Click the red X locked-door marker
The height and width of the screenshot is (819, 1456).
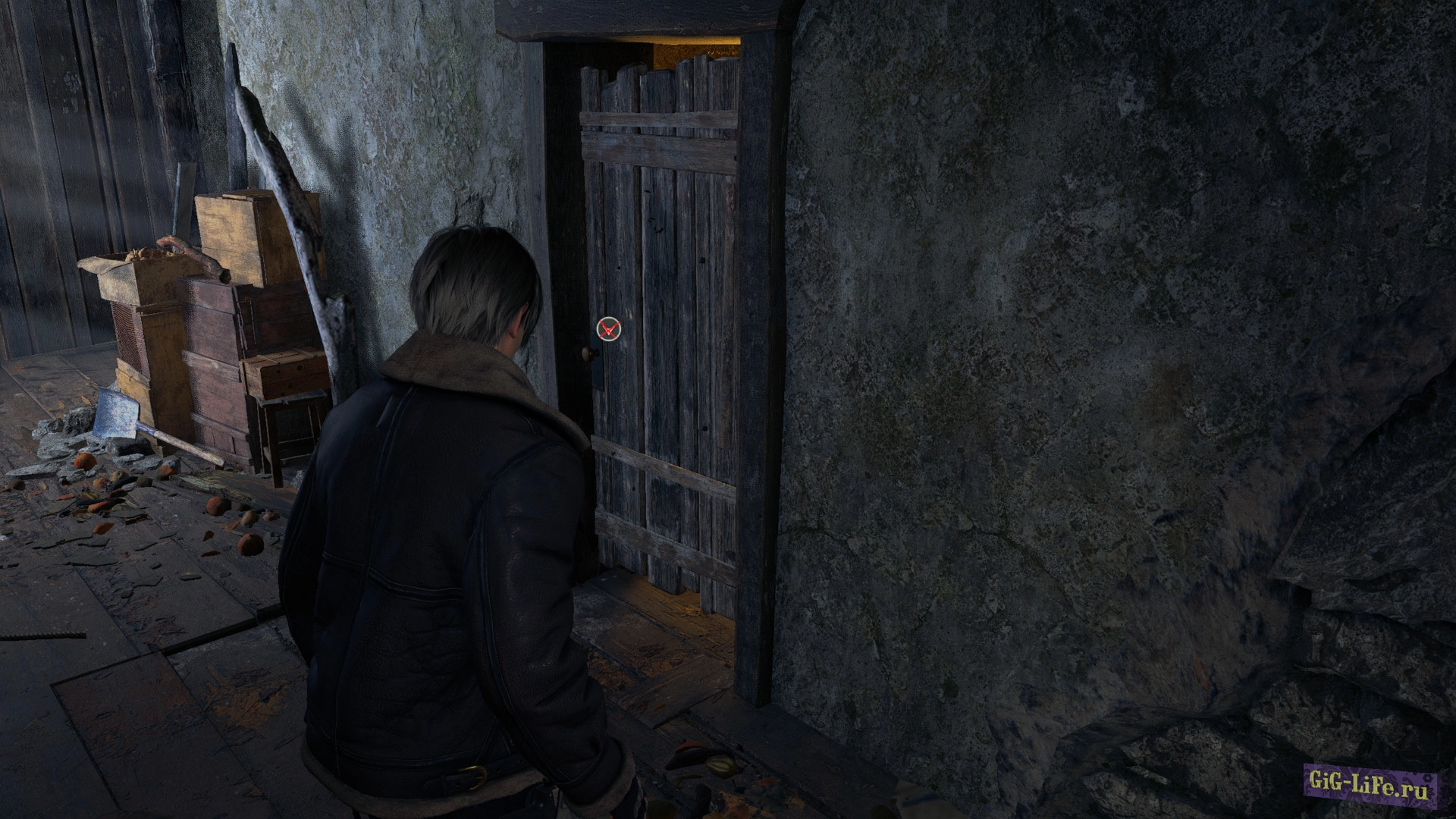608,329
